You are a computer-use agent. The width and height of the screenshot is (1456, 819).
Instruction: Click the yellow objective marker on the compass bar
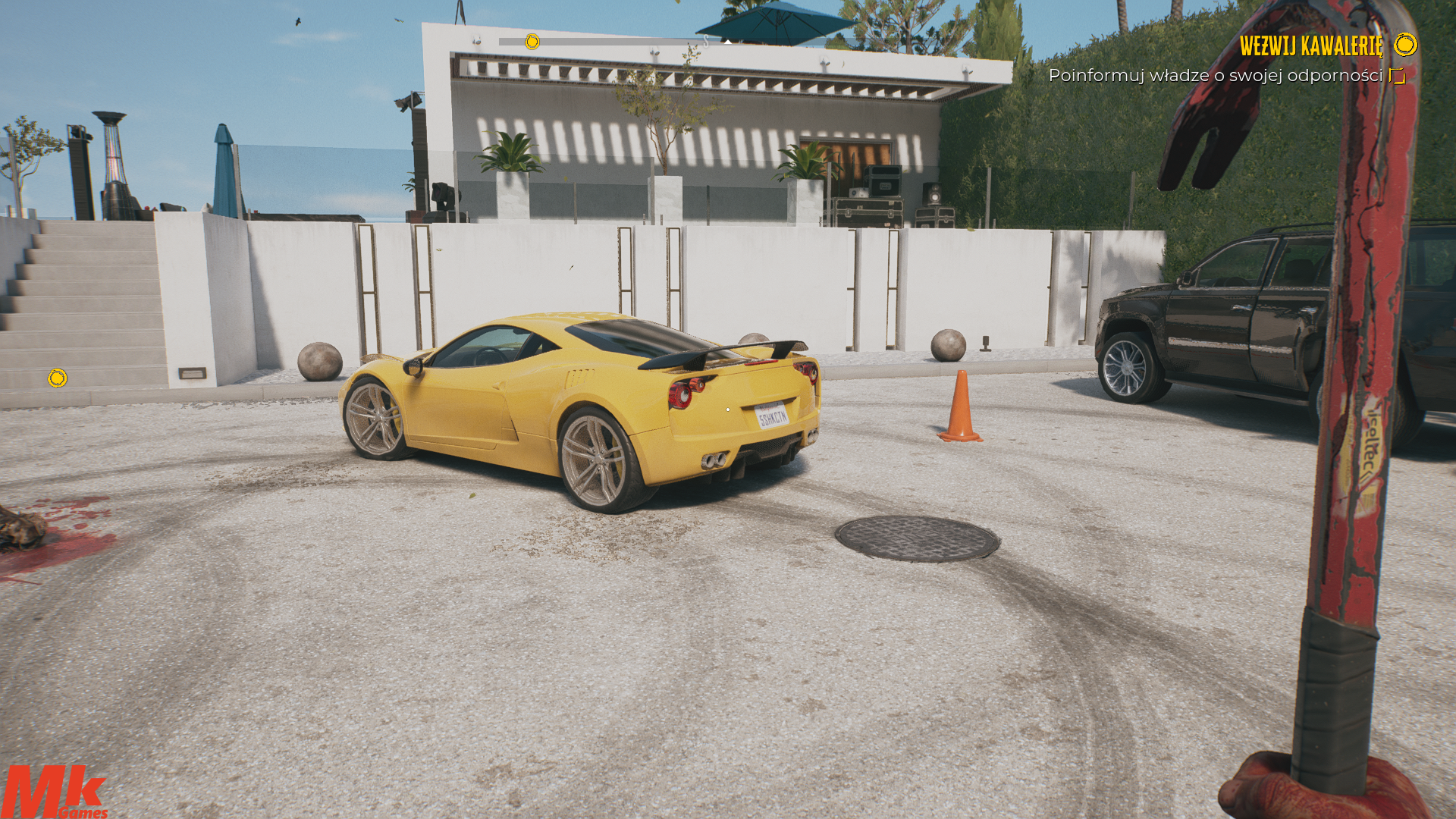click(532, 42)
